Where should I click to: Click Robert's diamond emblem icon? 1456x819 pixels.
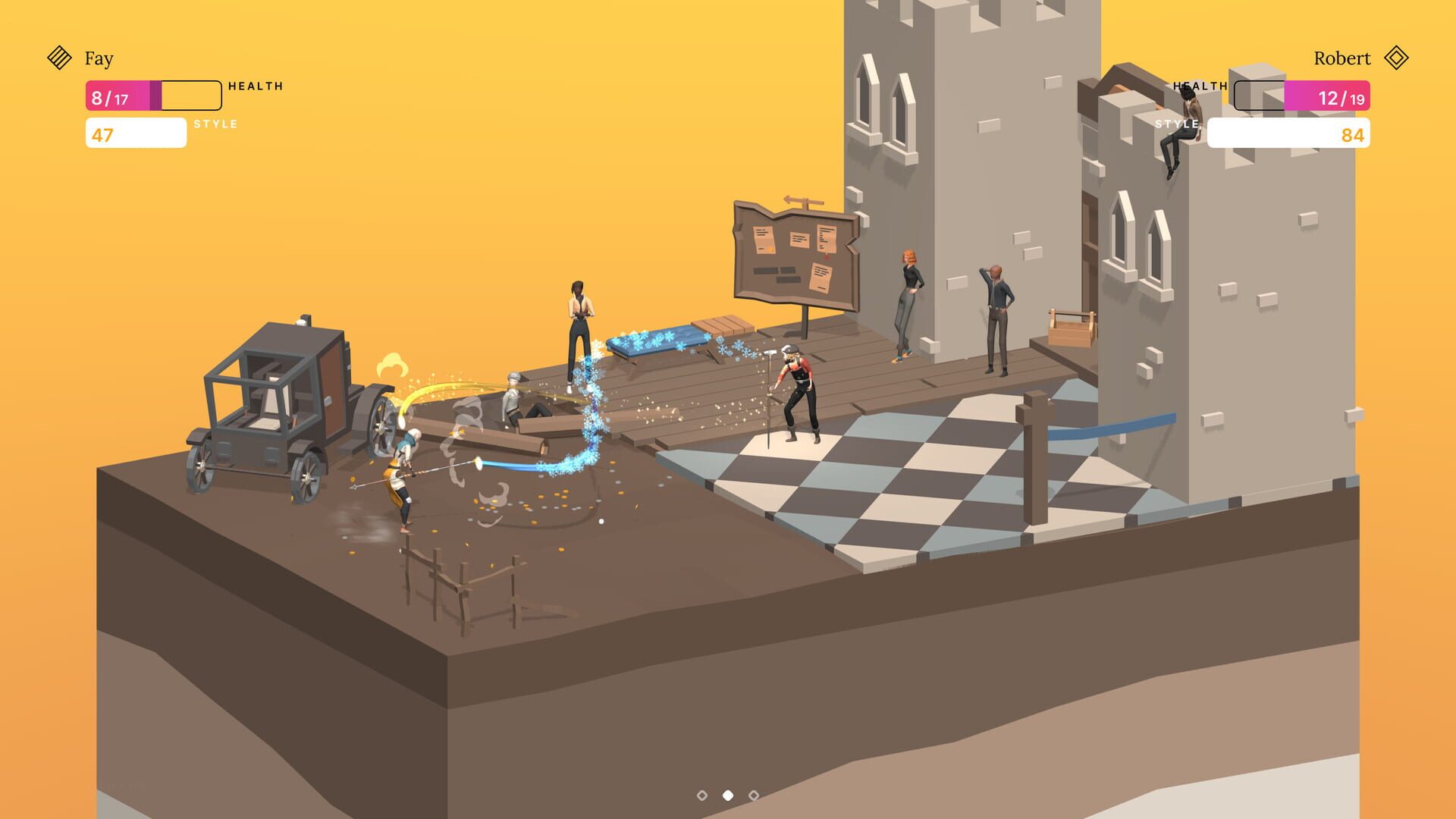tap(1399, 58)
